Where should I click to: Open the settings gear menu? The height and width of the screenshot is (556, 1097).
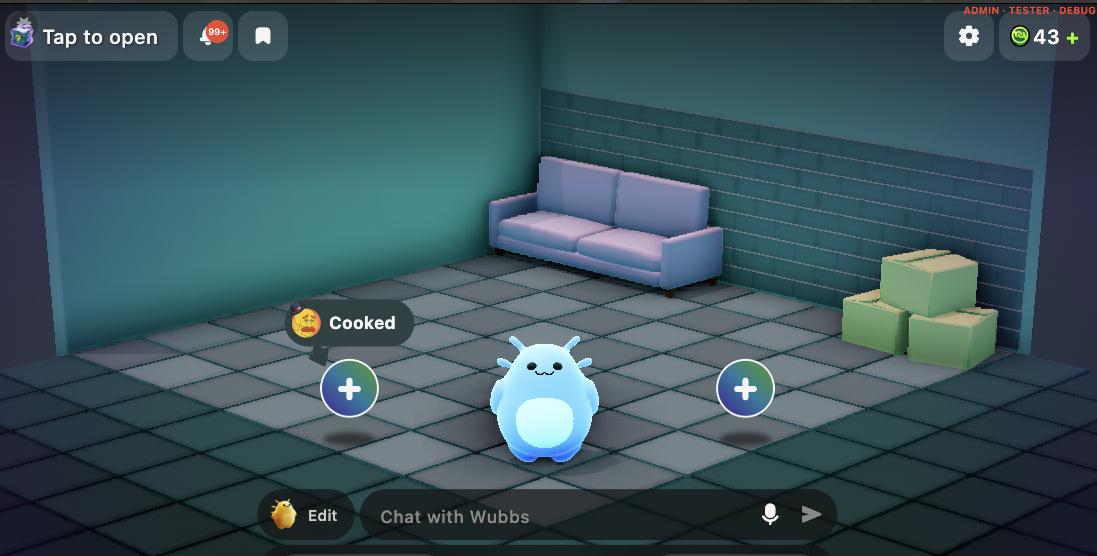(x=968, y=37)
